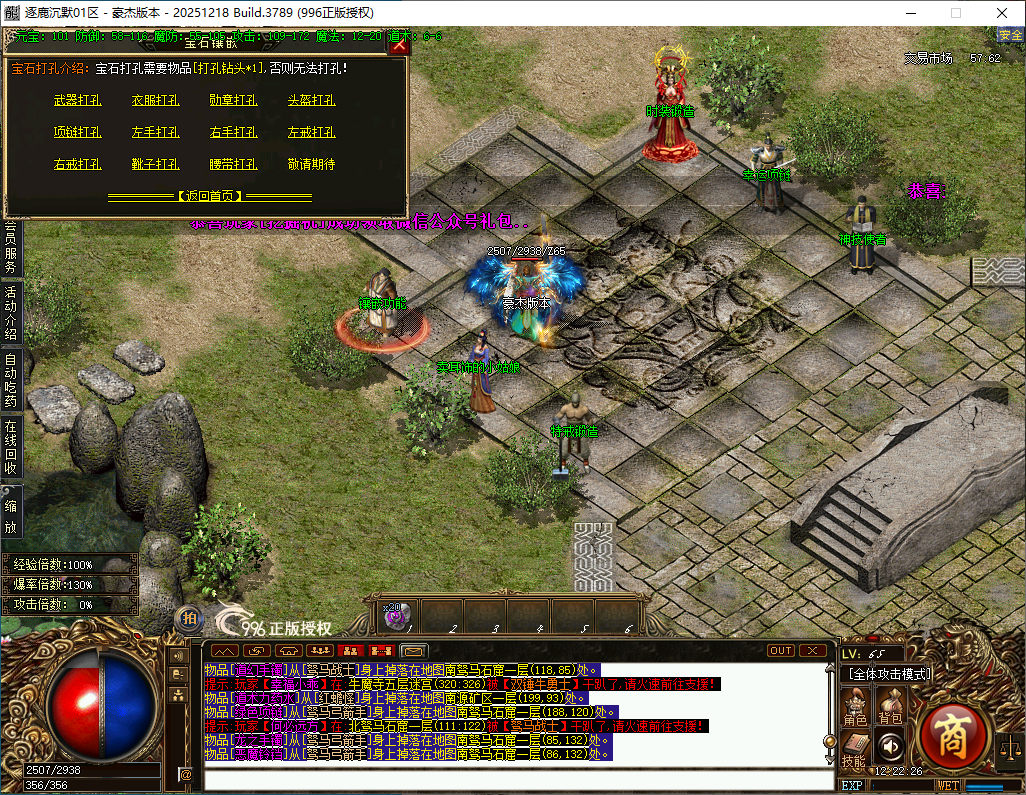
Task: Open the 技能 skills book
Action: 853,749
